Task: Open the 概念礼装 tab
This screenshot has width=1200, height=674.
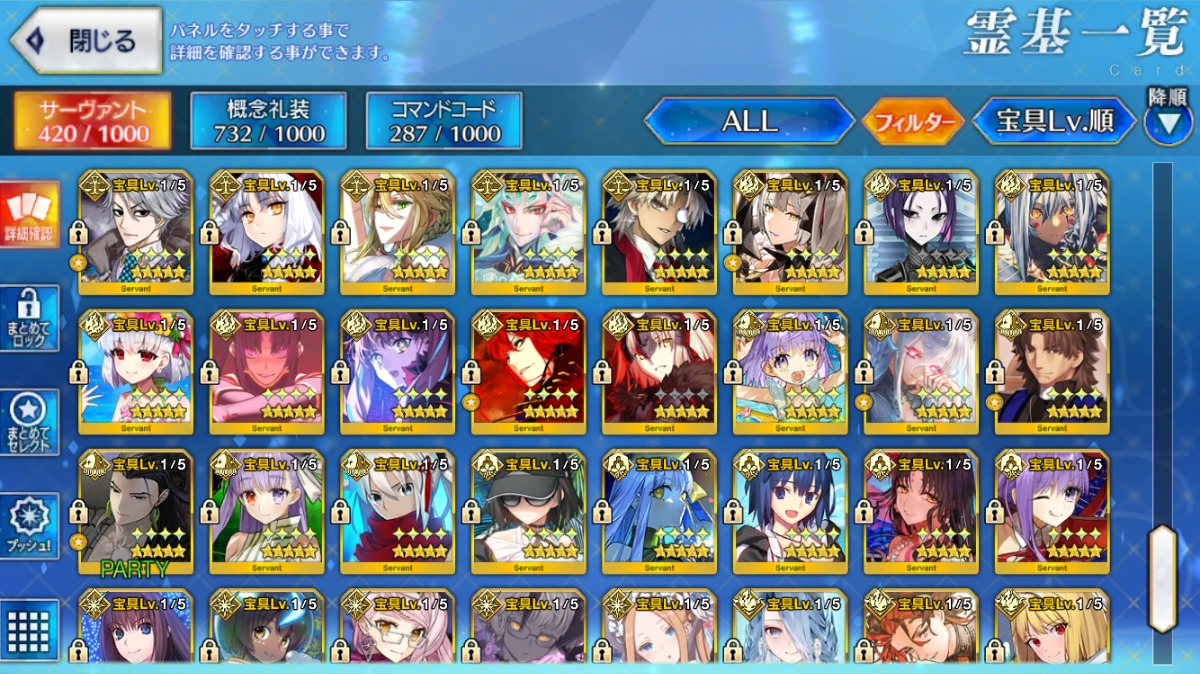Action: click(x=268, y=121)
